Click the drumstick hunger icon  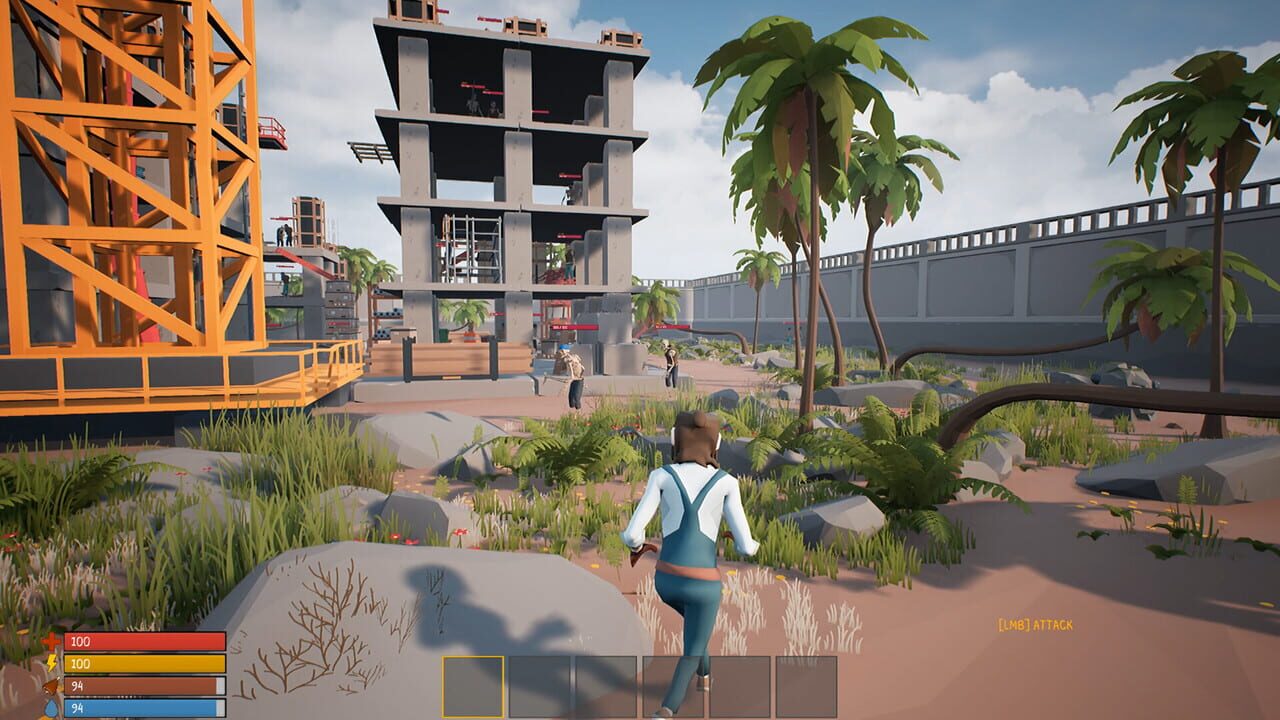point(50,686)
